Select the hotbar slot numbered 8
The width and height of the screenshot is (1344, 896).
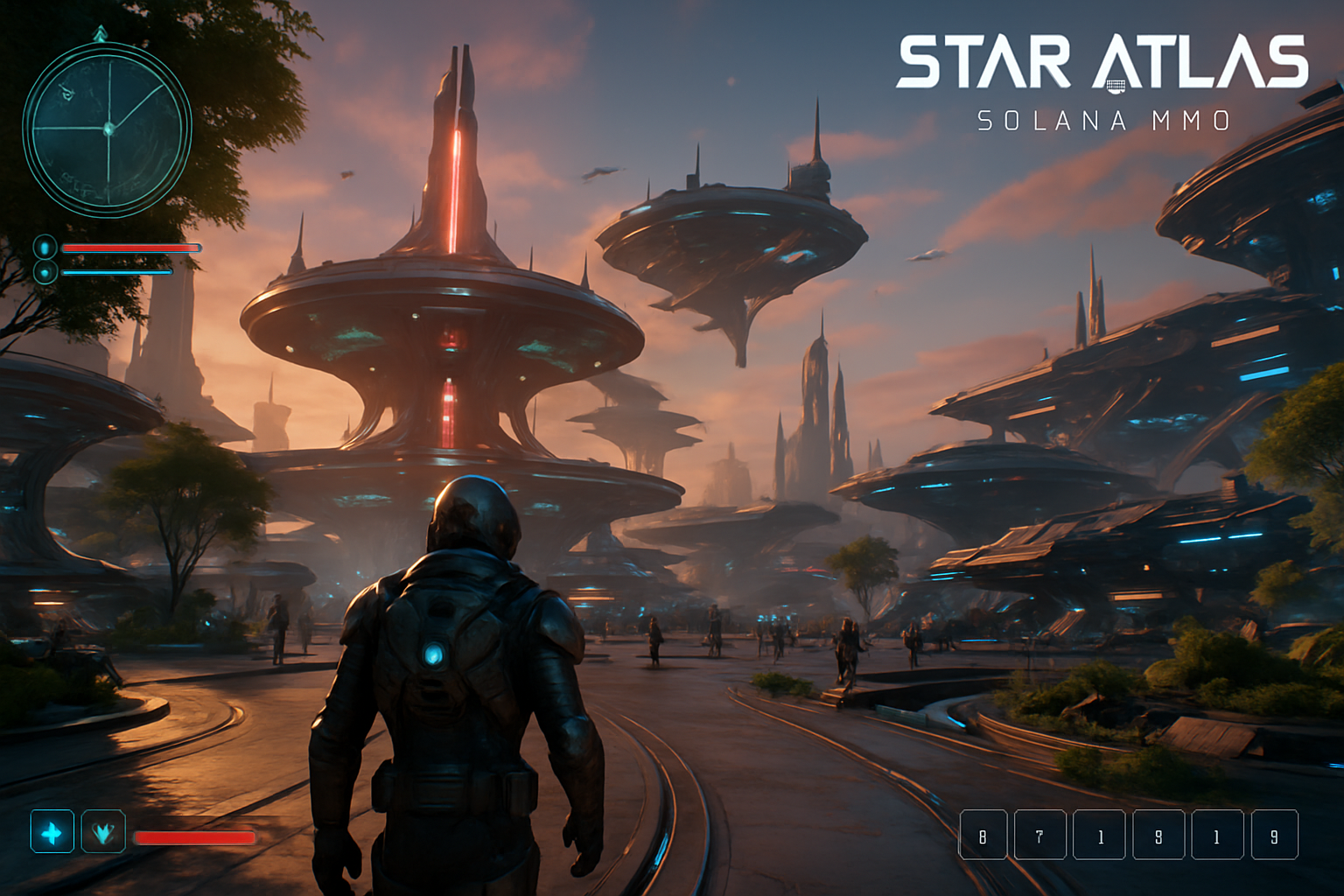[x=984, y=836]
